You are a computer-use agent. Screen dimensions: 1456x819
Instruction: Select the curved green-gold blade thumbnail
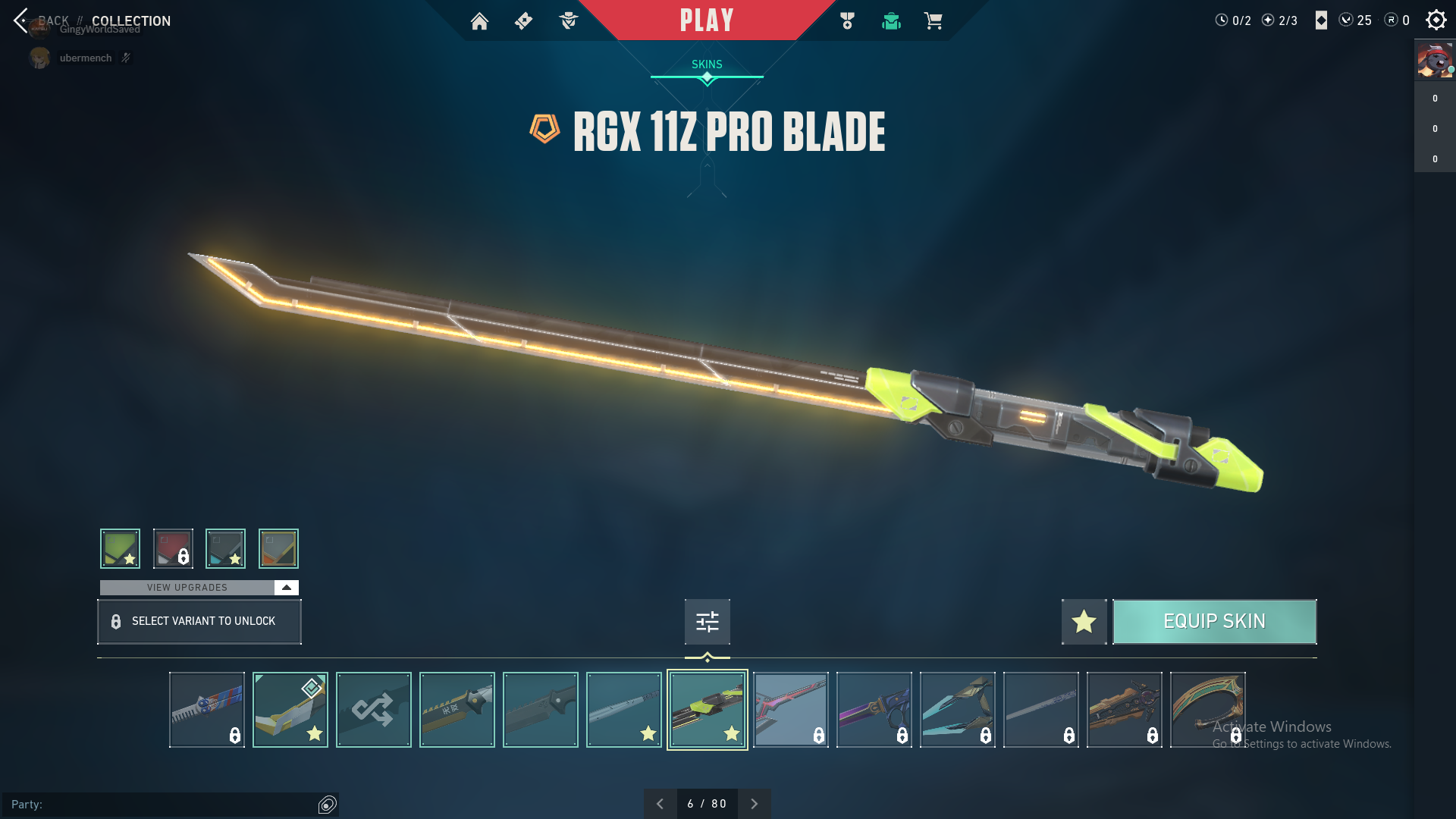coord(1207,710)
